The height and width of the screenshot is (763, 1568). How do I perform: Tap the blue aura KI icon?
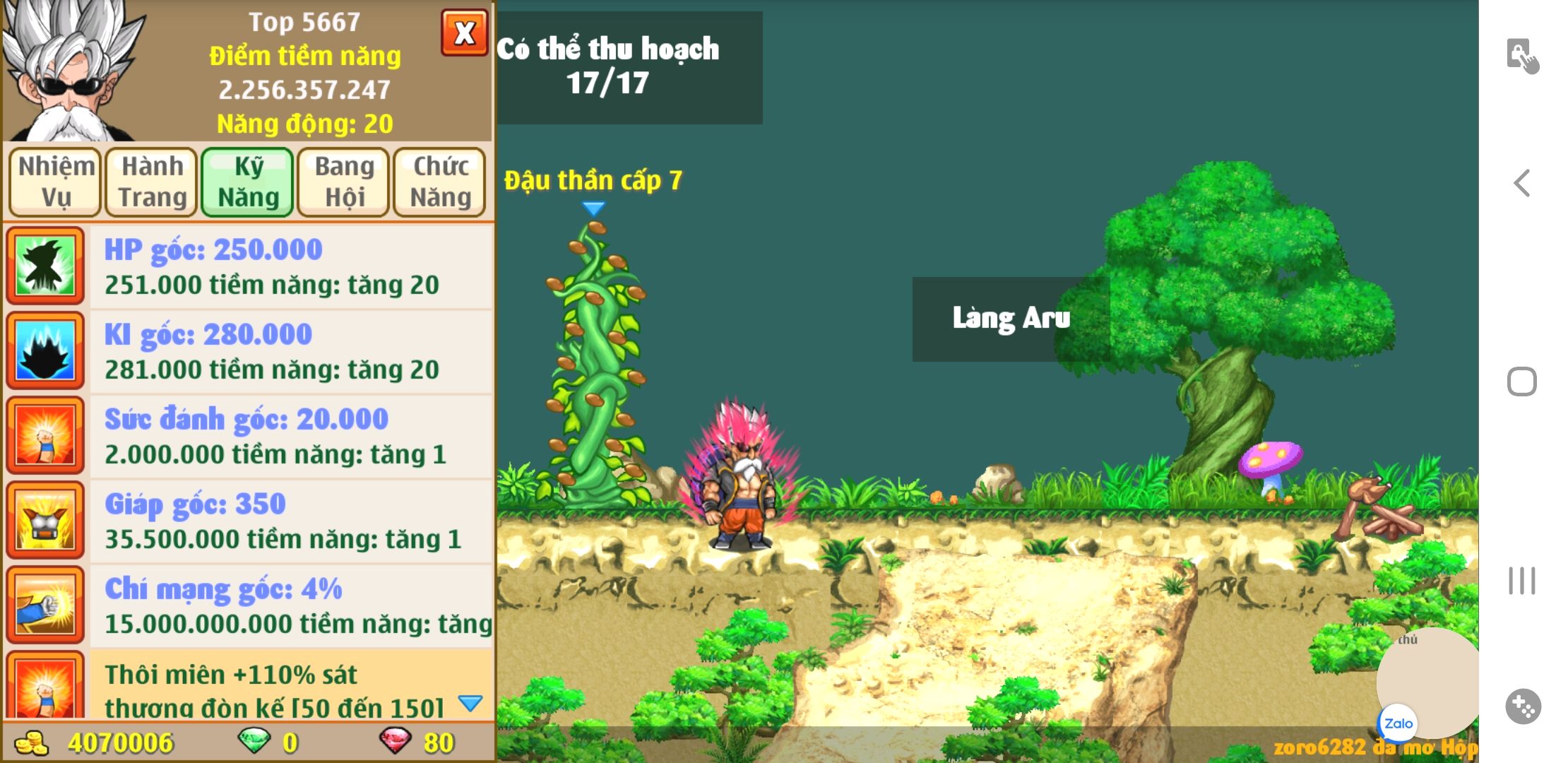[45, 350]
